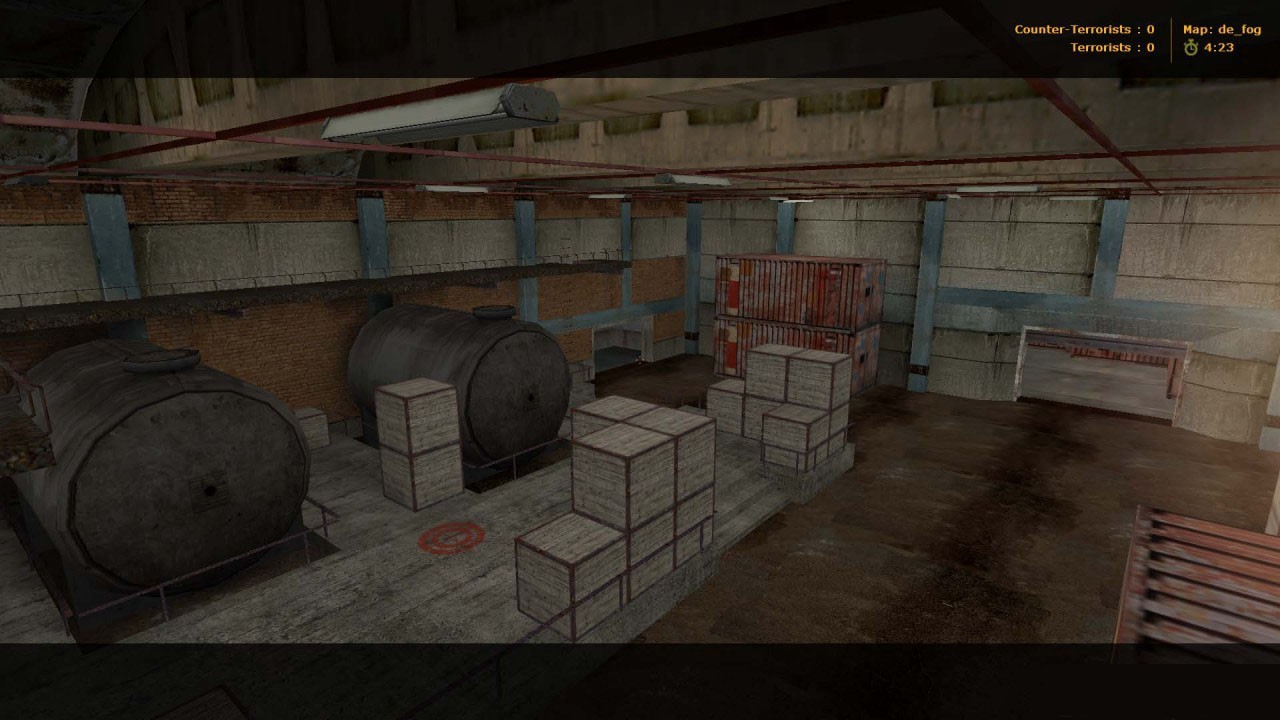This screenshot has height=720, width=1280.
Task: Click the Counter-Terrorists score value zero
Action: click(x=1150, y=29)
